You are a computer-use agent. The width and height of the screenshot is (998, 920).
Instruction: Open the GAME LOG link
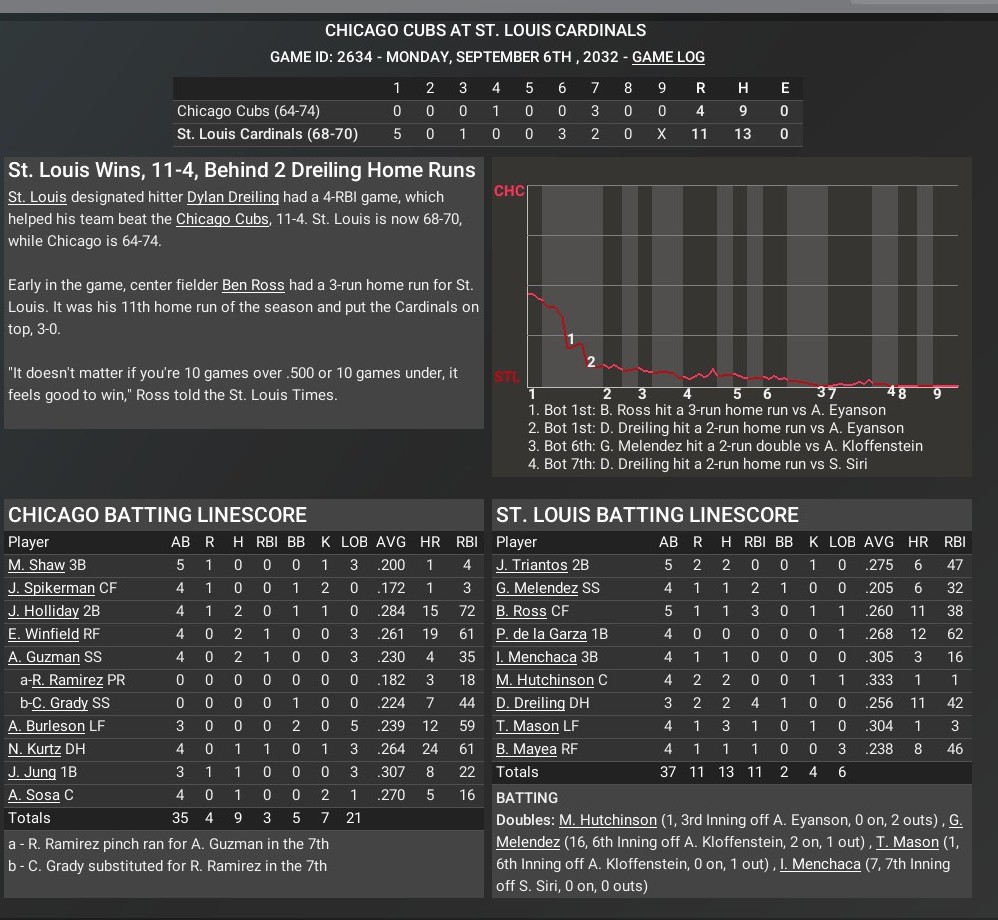(x=668, y=57)
